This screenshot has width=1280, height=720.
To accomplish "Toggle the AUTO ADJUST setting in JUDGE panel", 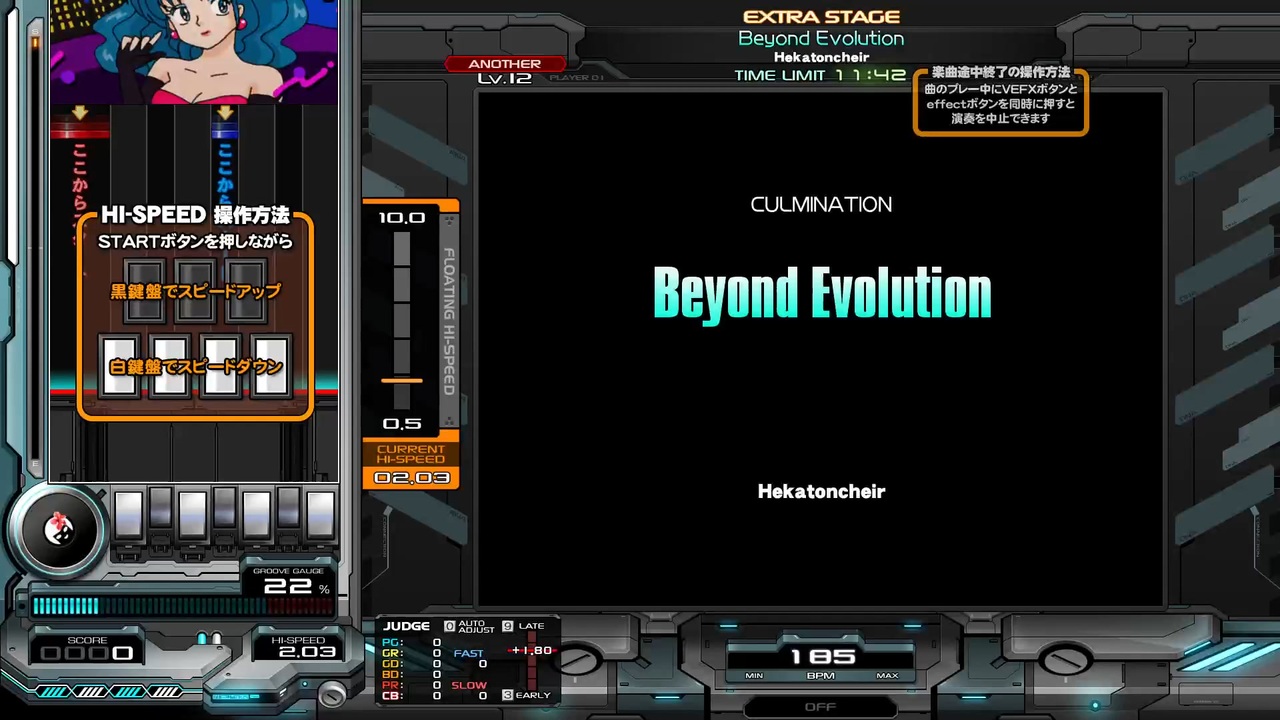I will click(468, 627).
